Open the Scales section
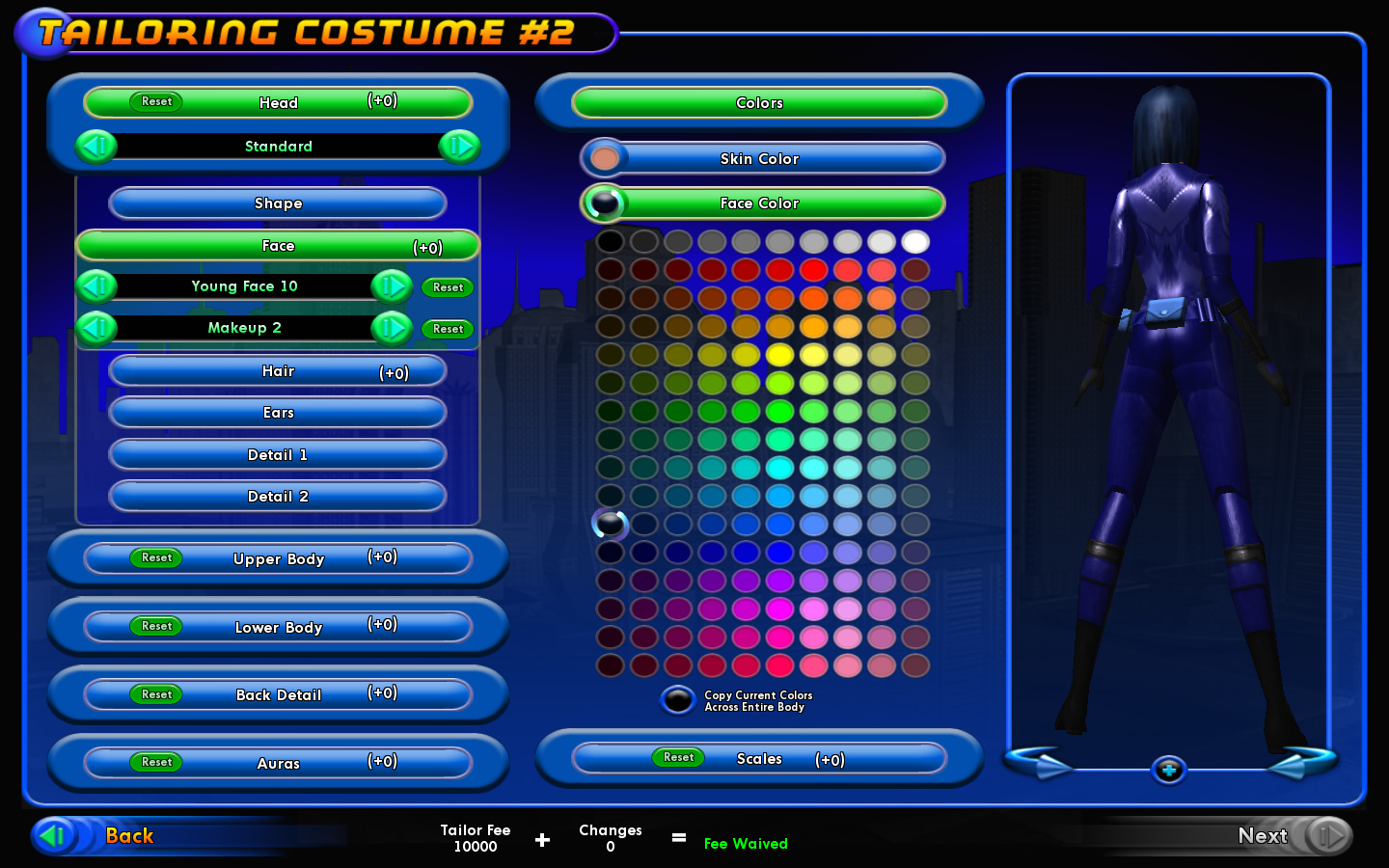1389x868 pixels. click(760, 759)
